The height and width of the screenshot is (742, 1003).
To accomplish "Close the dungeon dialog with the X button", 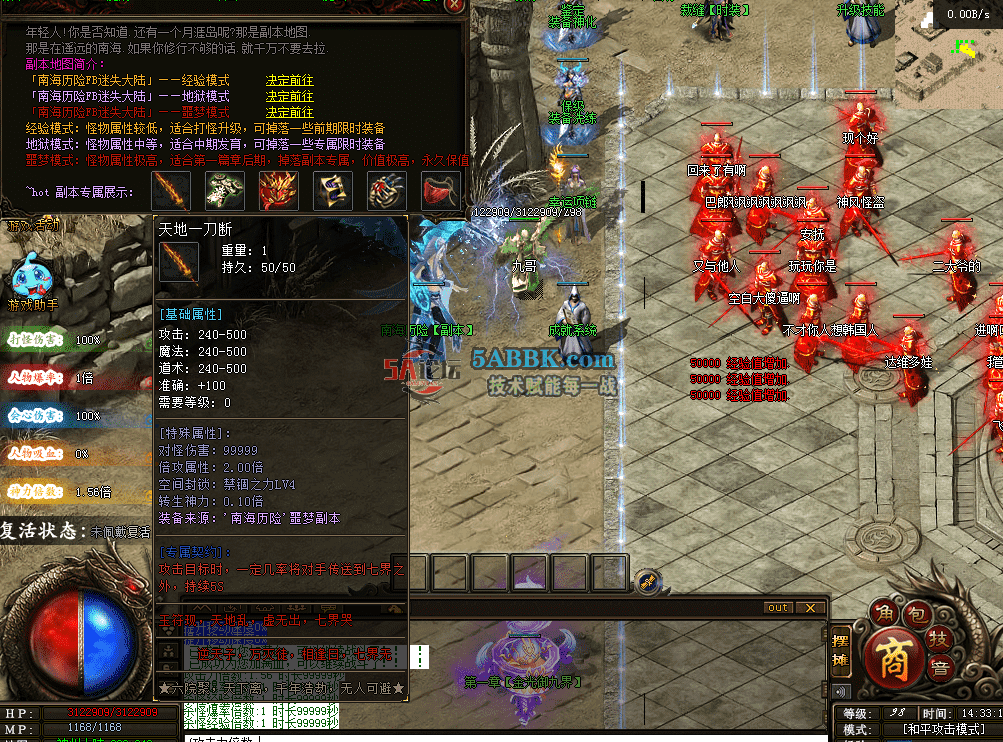I will pyautogui.click(x=455, y=5).
